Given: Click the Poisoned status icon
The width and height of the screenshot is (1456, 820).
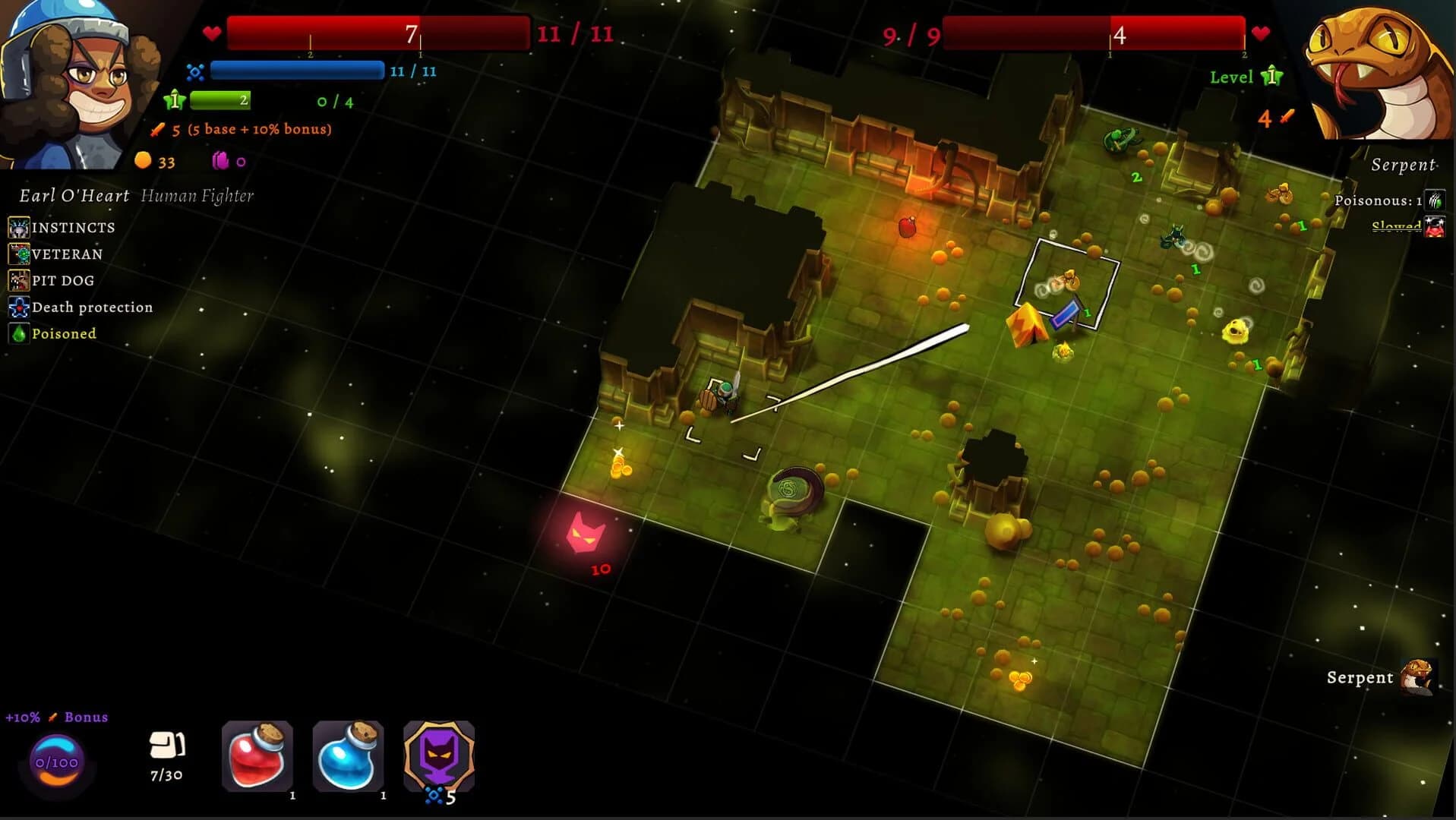Looking at the screenshot, I should 18,333.
